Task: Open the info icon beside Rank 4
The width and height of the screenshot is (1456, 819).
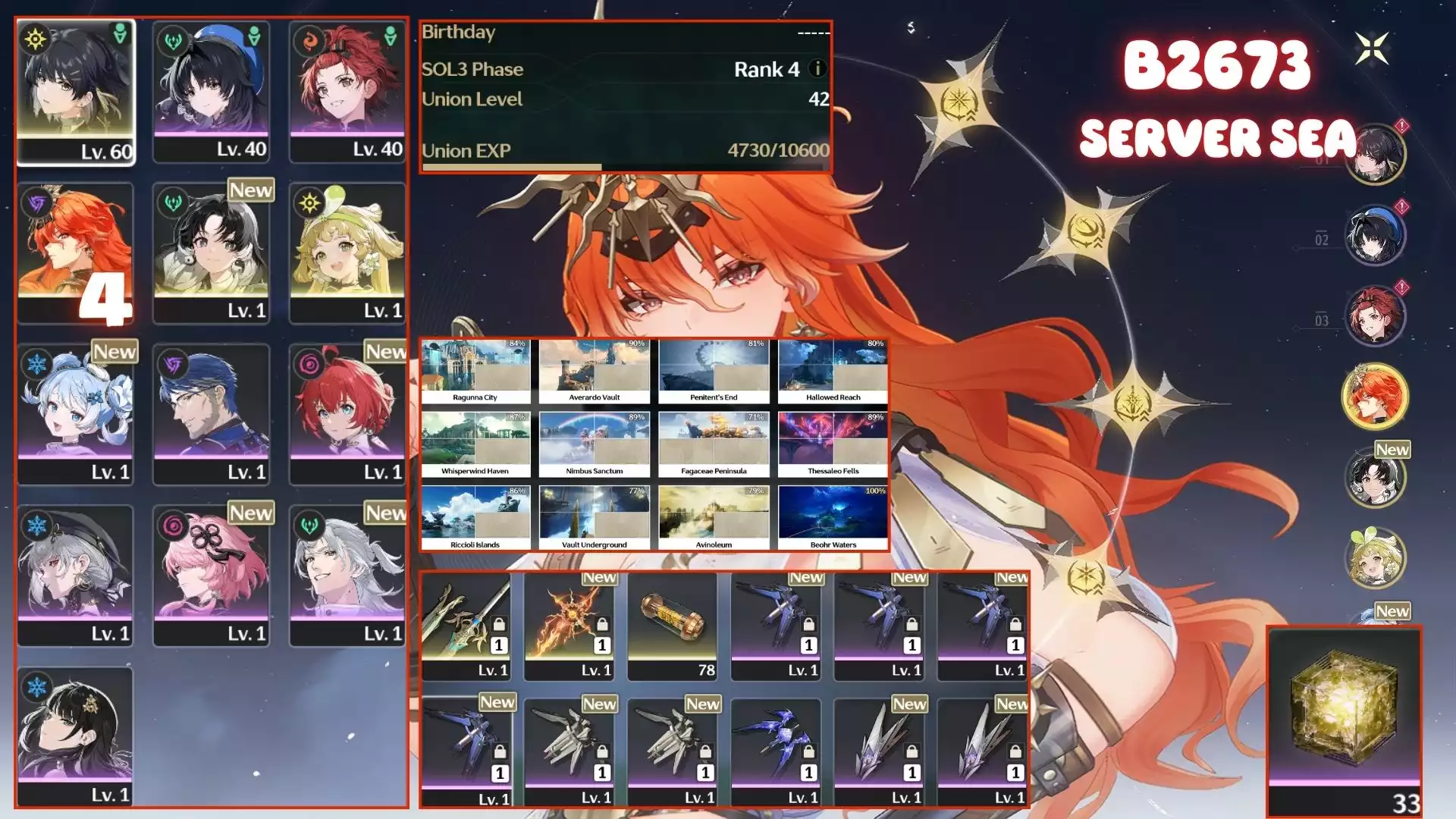Action: 817,69
